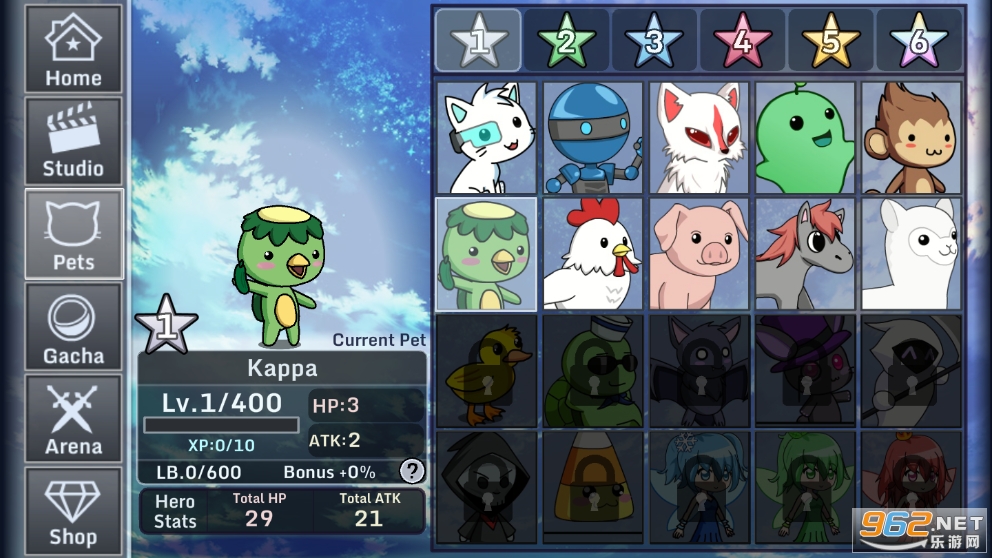Open the Gacha menu

point(73,328)
